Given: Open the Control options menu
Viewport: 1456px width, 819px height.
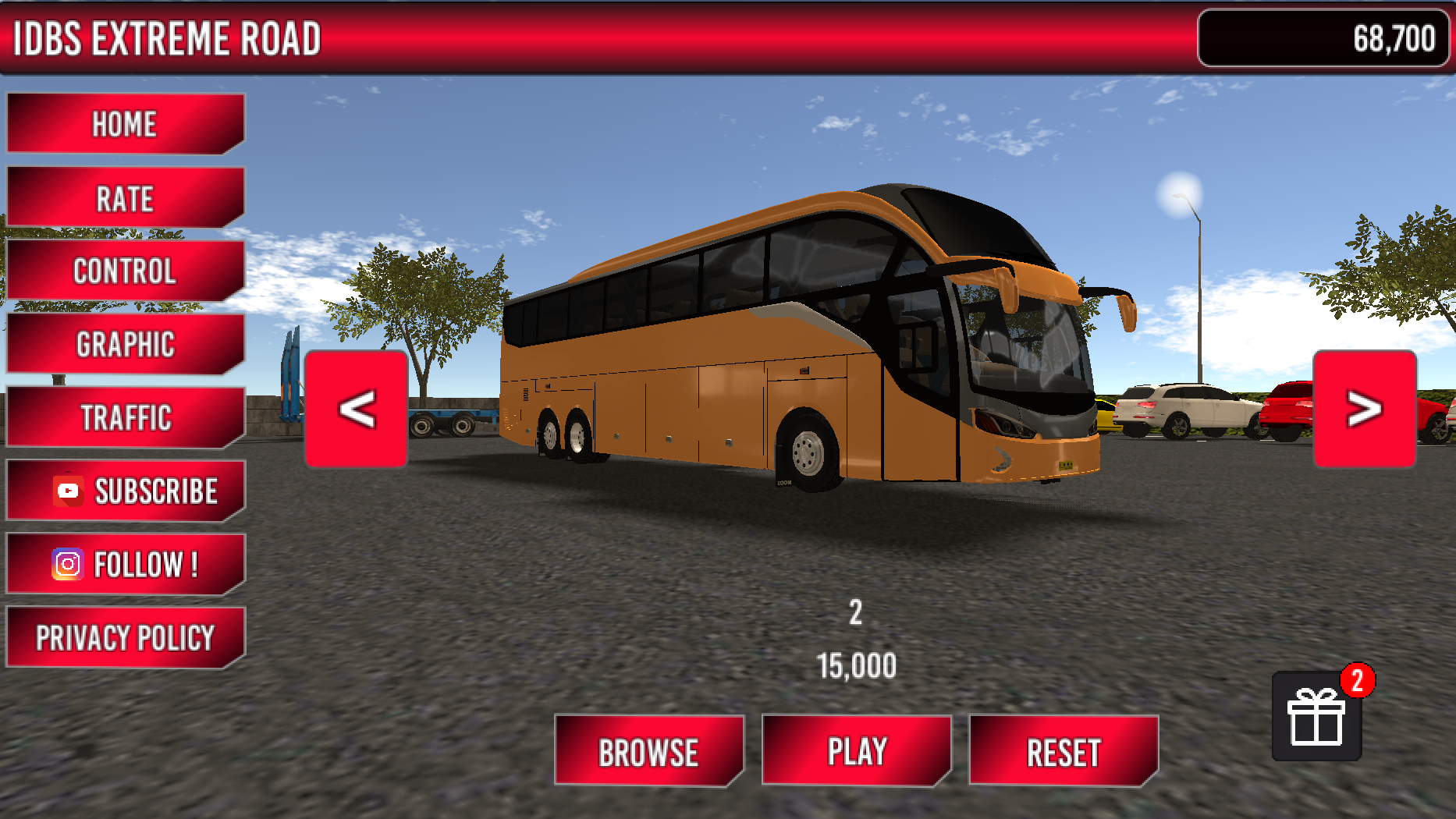Looking at the screenshot, I should 125,271.
